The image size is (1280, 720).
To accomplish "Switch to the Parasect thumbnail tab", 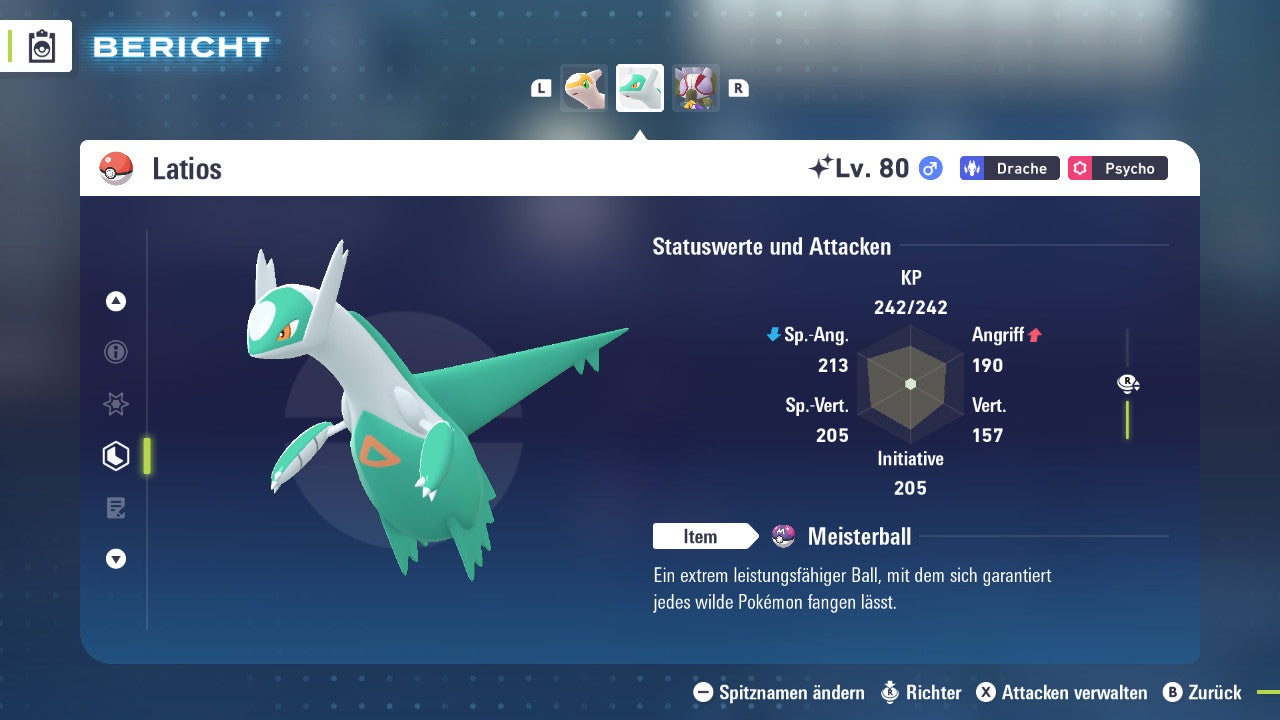I will tap(696, 88).
